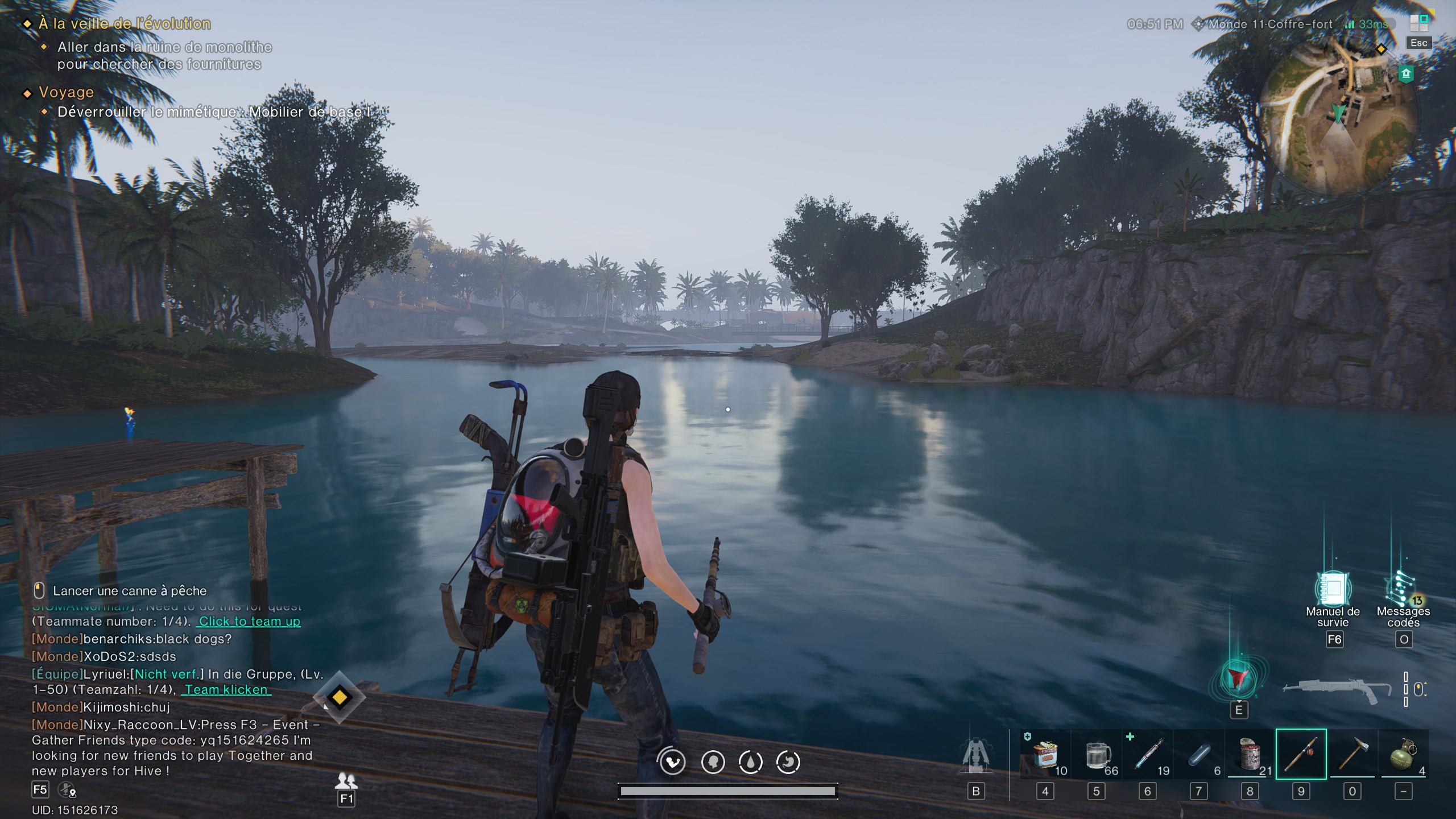Equip the fishing rod hotbar slot
Screen dimensions: 1456x819
coord(1301,754)
